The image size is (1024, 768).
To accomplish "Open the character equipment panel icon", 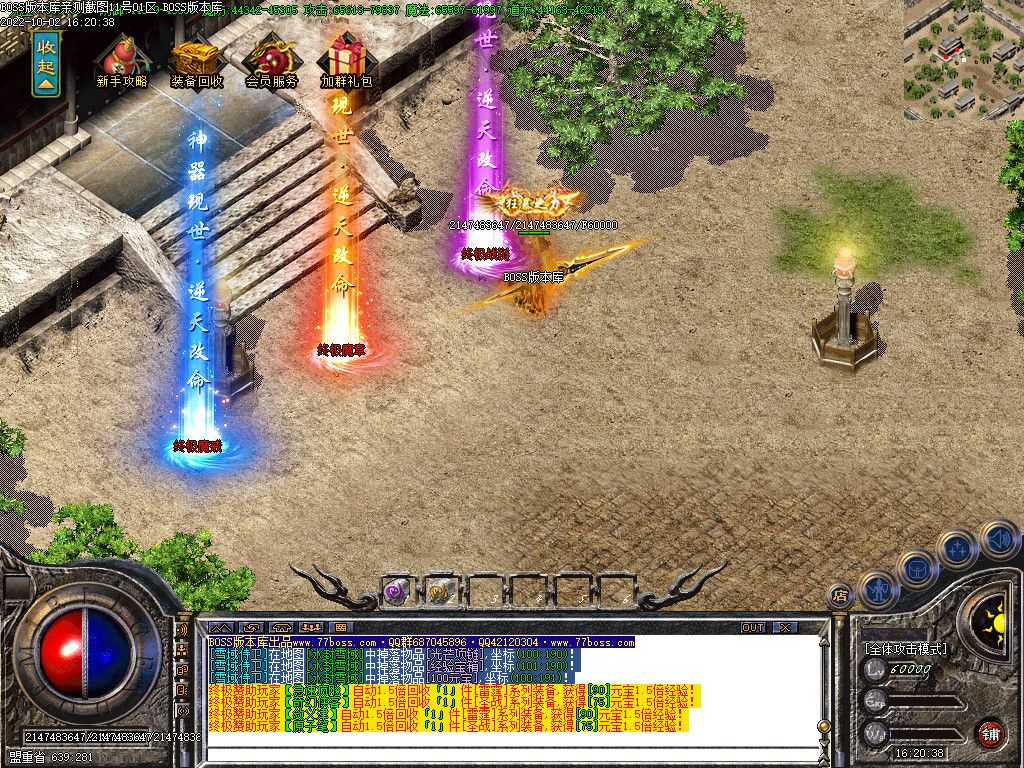I will click(x=879, y=590).
